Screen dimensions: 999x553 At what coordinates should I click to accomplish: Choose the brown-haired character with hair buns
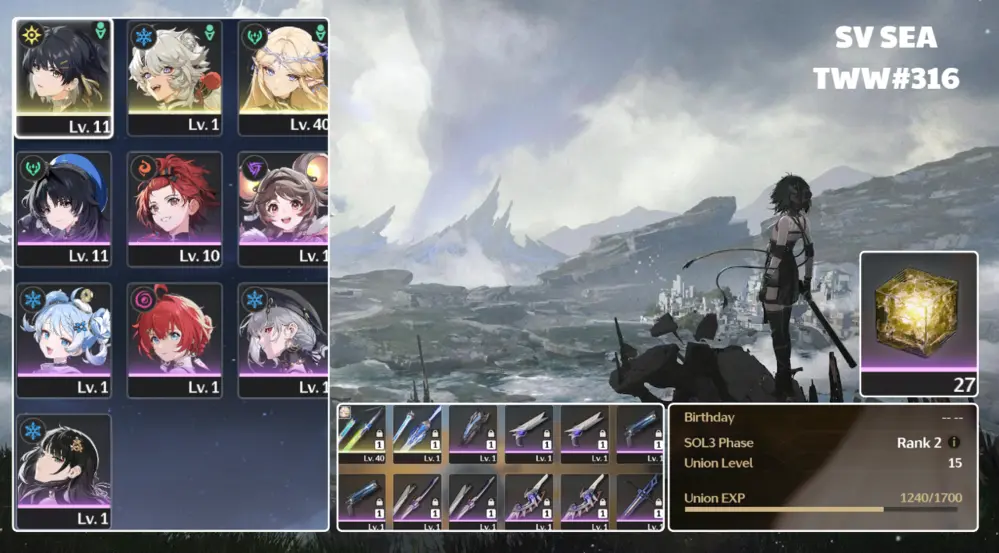click(284, 208)
